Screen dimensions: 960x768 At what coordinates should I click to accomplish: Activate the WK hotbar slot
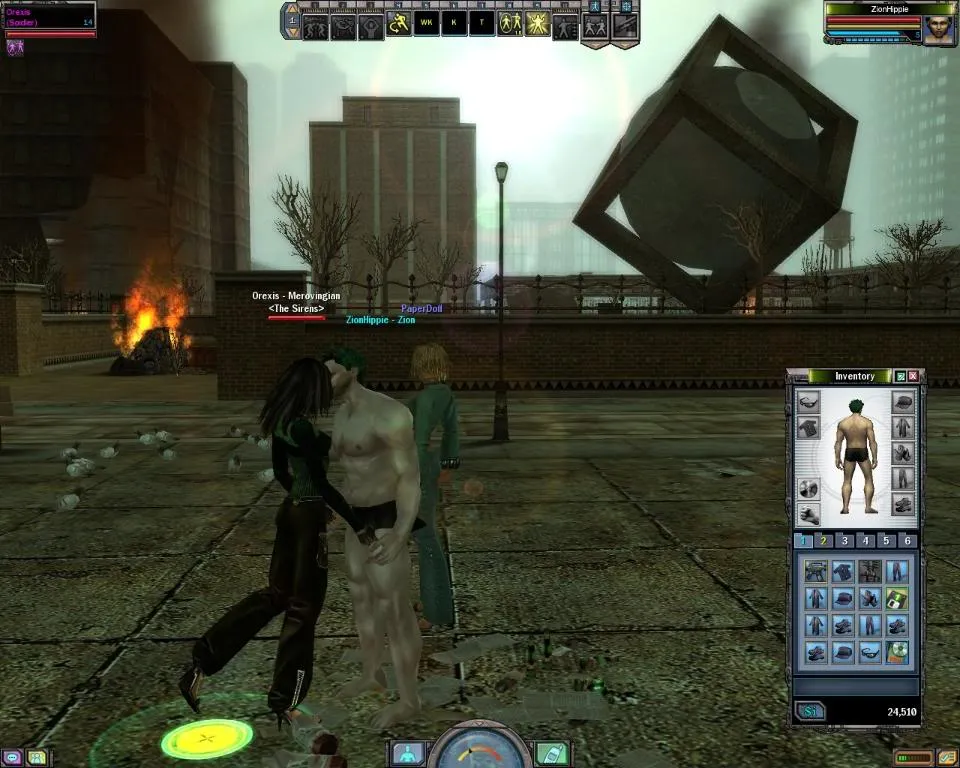427,23
